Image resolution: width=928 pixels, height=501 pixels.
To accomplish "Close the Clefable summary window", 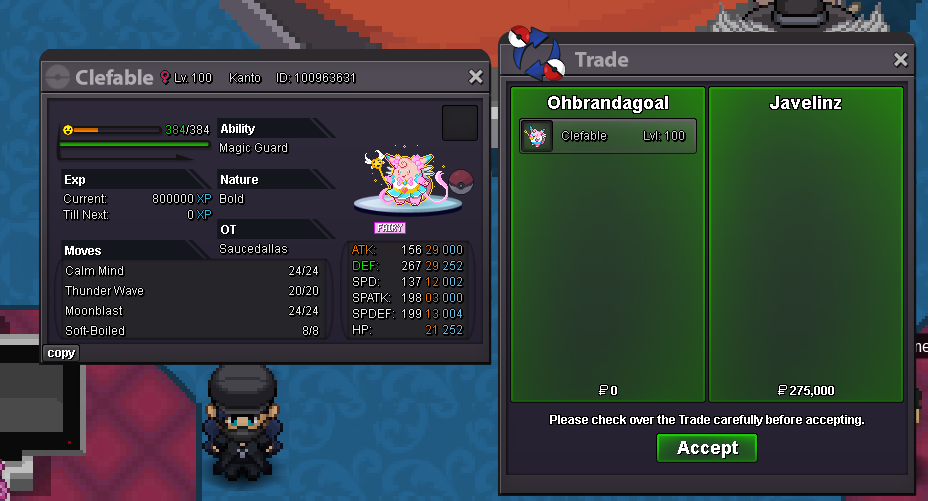I will [x=476, y=77].
